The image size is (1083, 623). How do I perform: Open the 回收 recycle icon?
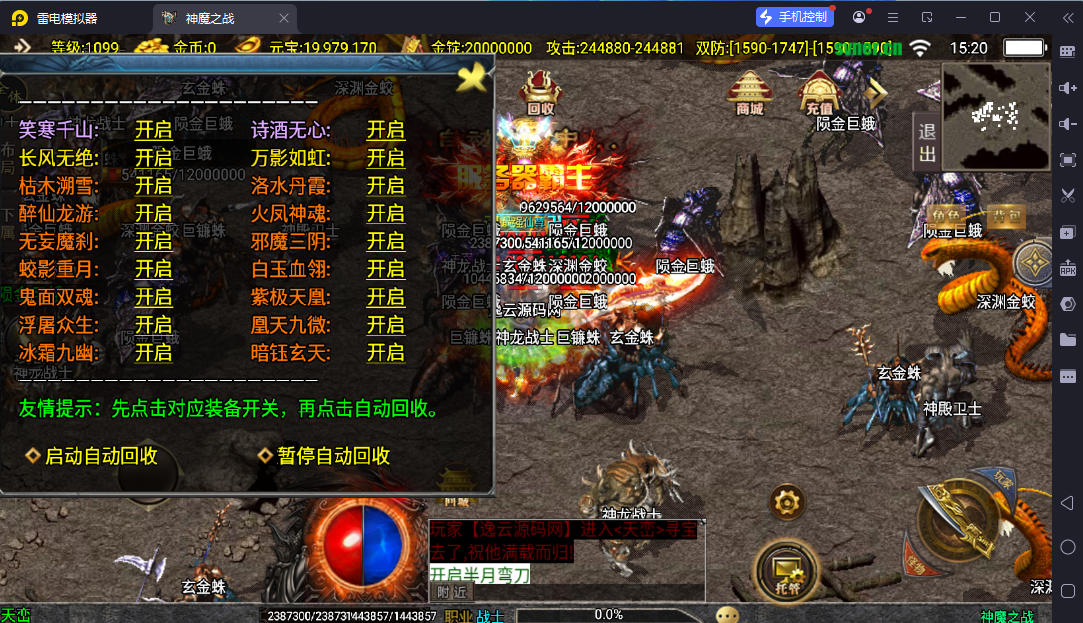tap(540, 92)
